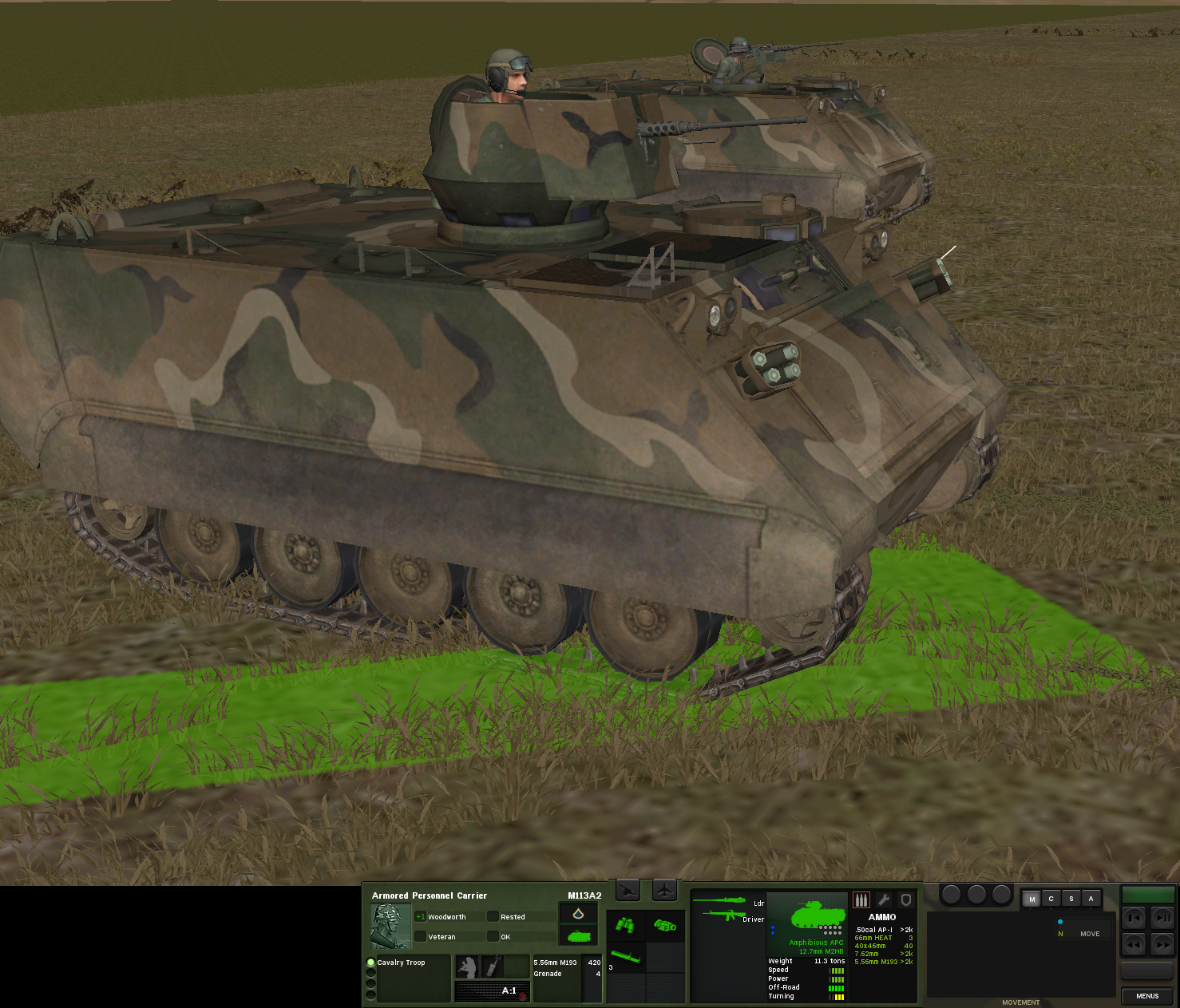The height and width of the screenshot is (1008, 1180).
Task: Click the radio handset icon
Action: click(493, 966)
